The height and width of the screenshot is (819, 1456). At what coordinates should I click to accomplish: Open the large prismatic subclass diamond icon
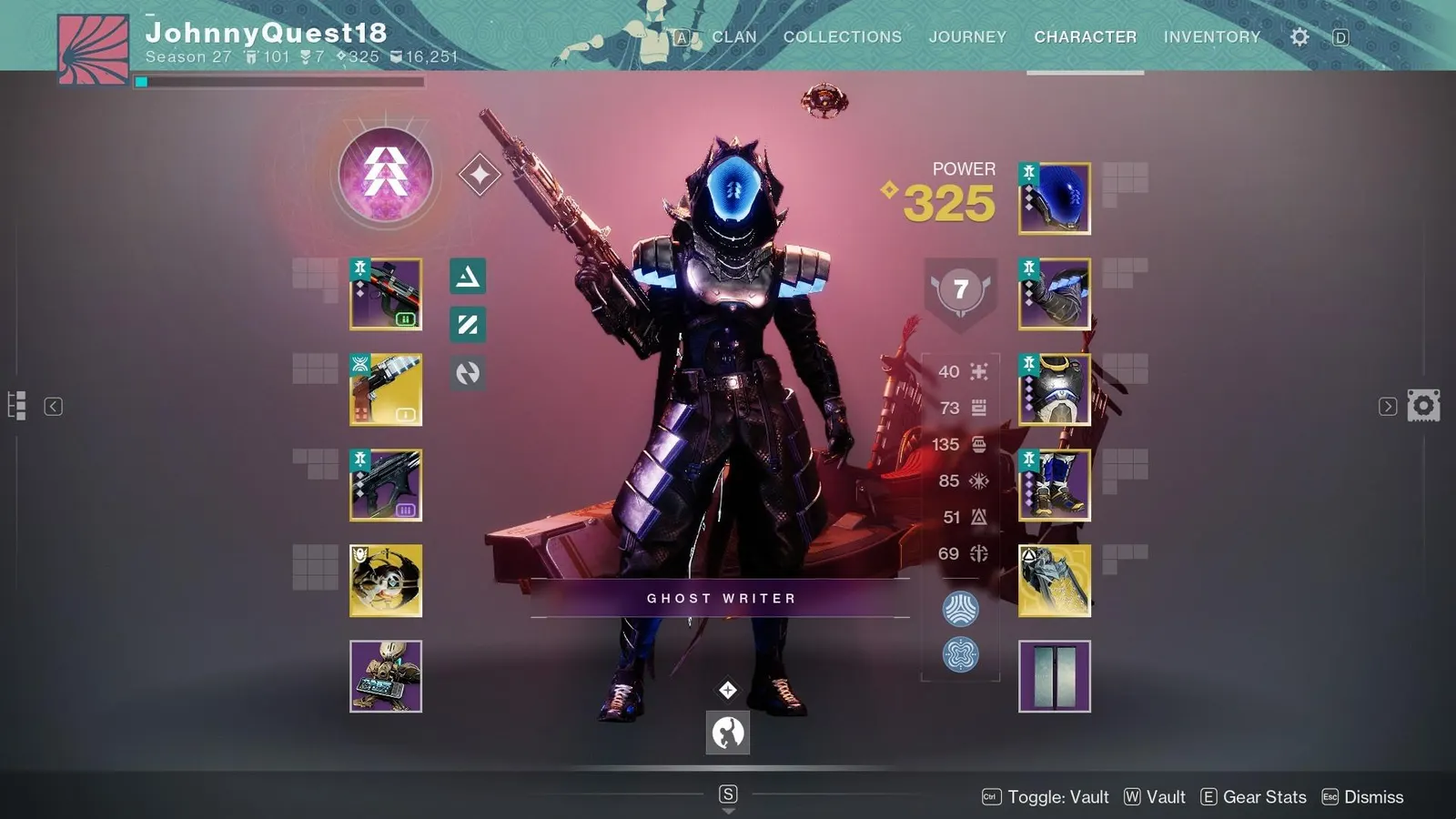[386, 175]
